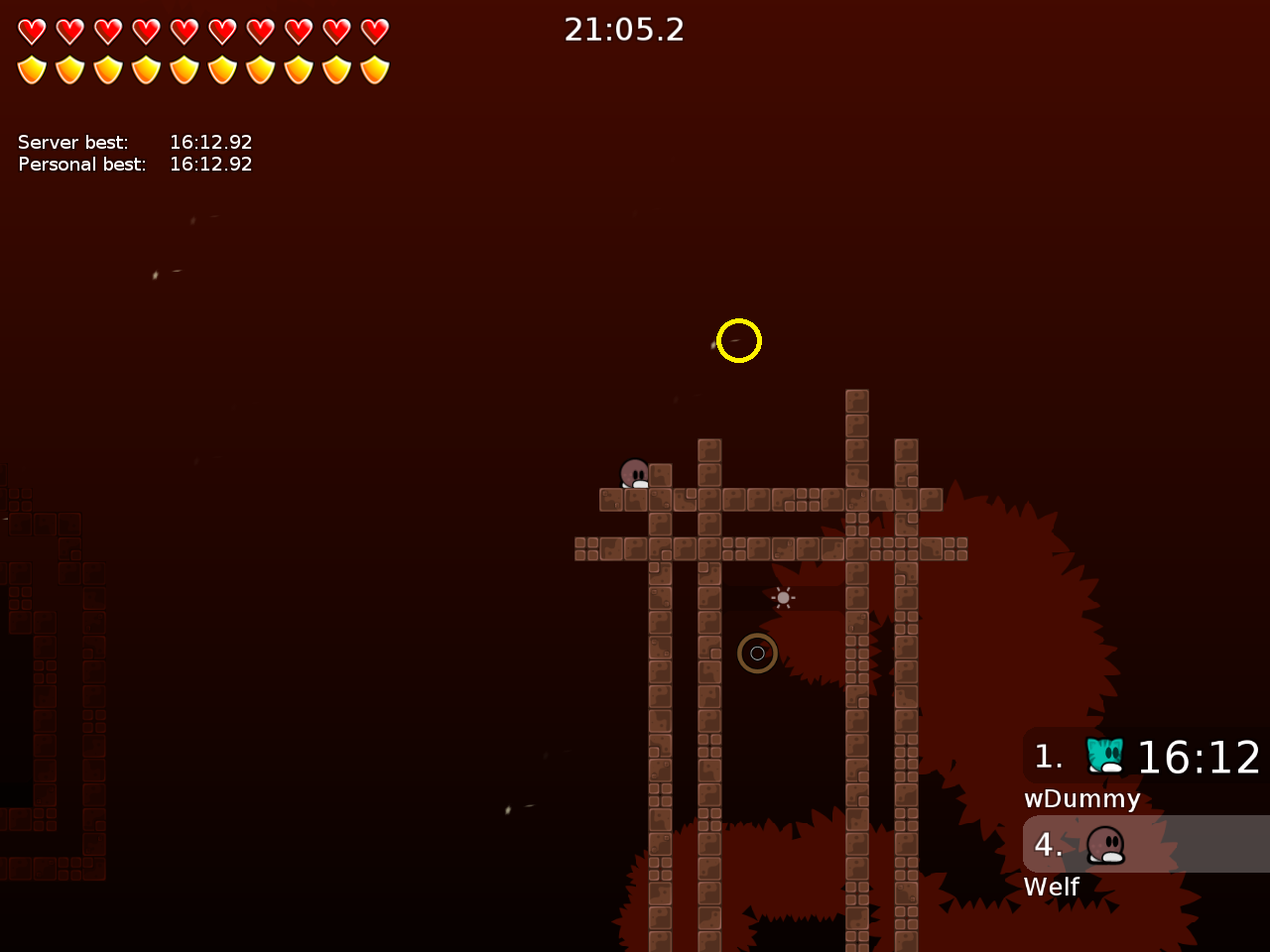Click the yellow crosshair ring
The width and height of the screenshot is (1270, 952).
point(738,340)
